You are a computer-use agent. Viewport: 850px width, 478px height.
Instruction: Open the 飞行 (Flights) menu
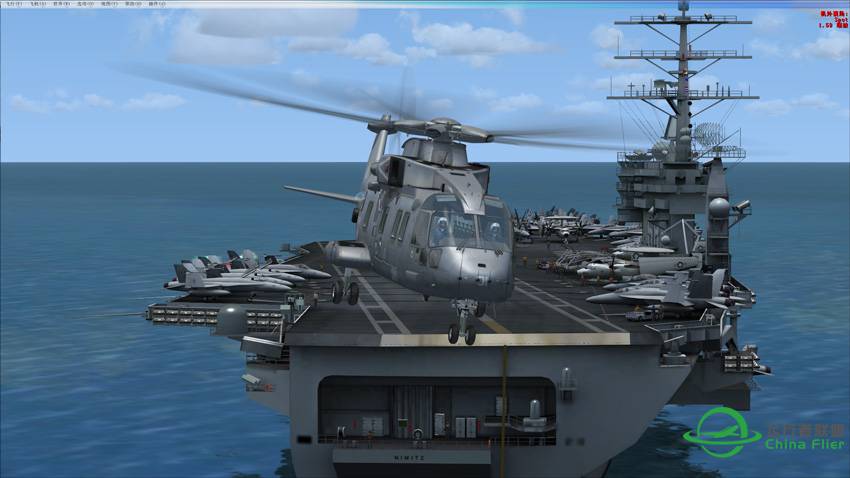(11, 4)
